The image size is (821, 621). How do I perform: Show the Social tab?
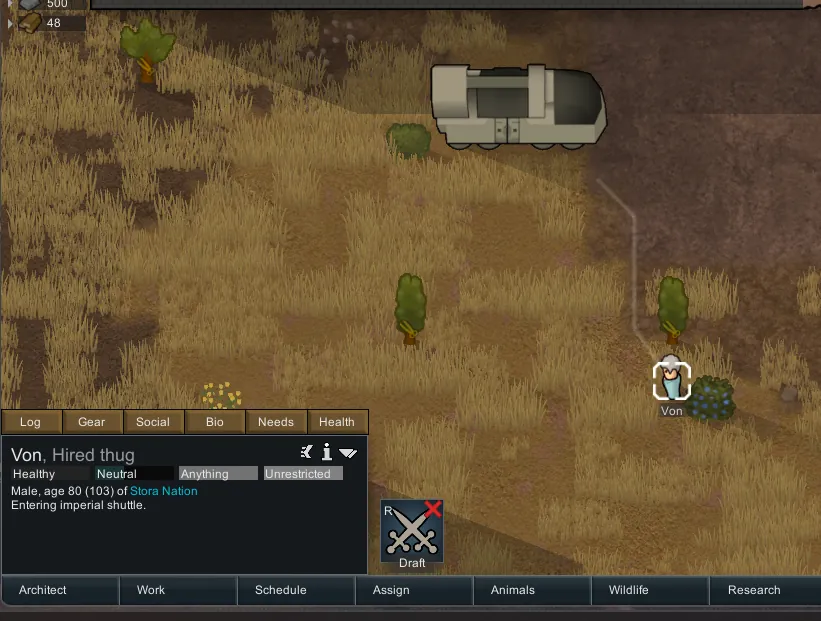tap(153, 422)
